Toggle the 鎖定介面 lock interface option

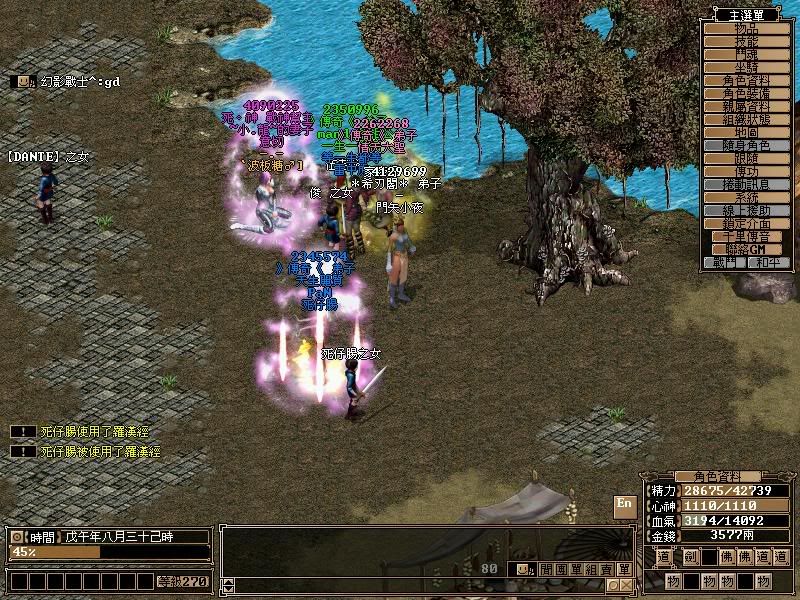pyautogui.click(x=746, y=223)
